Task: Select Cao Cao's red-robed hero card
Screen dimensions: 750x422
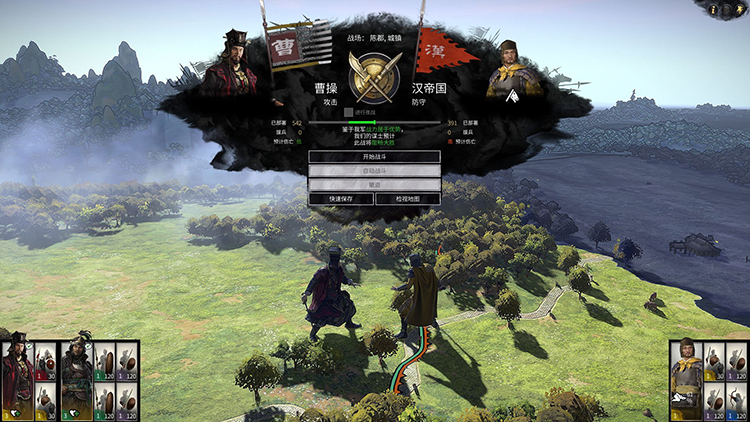Action: [x=17, y=380]
